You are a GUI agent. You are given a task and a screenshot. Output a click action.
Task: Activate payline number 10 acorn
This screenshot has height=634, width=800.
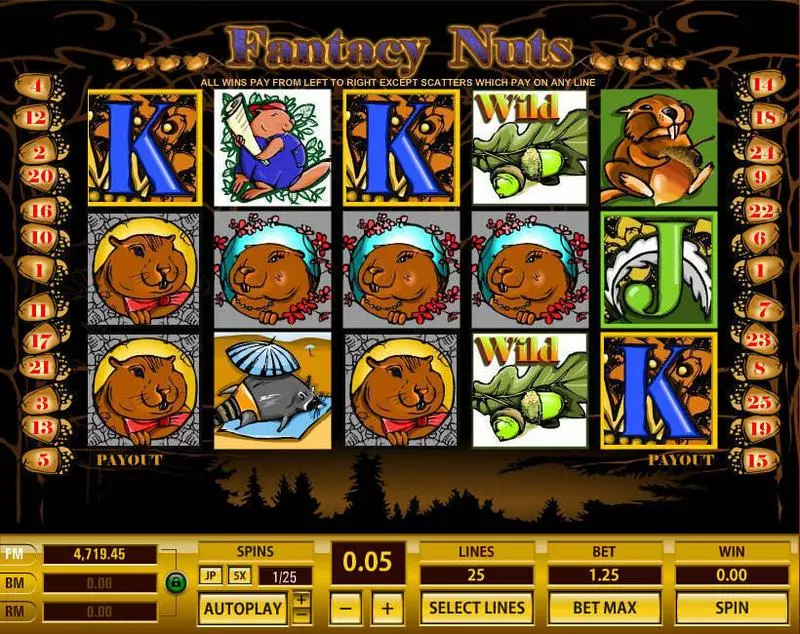(38, 238)
